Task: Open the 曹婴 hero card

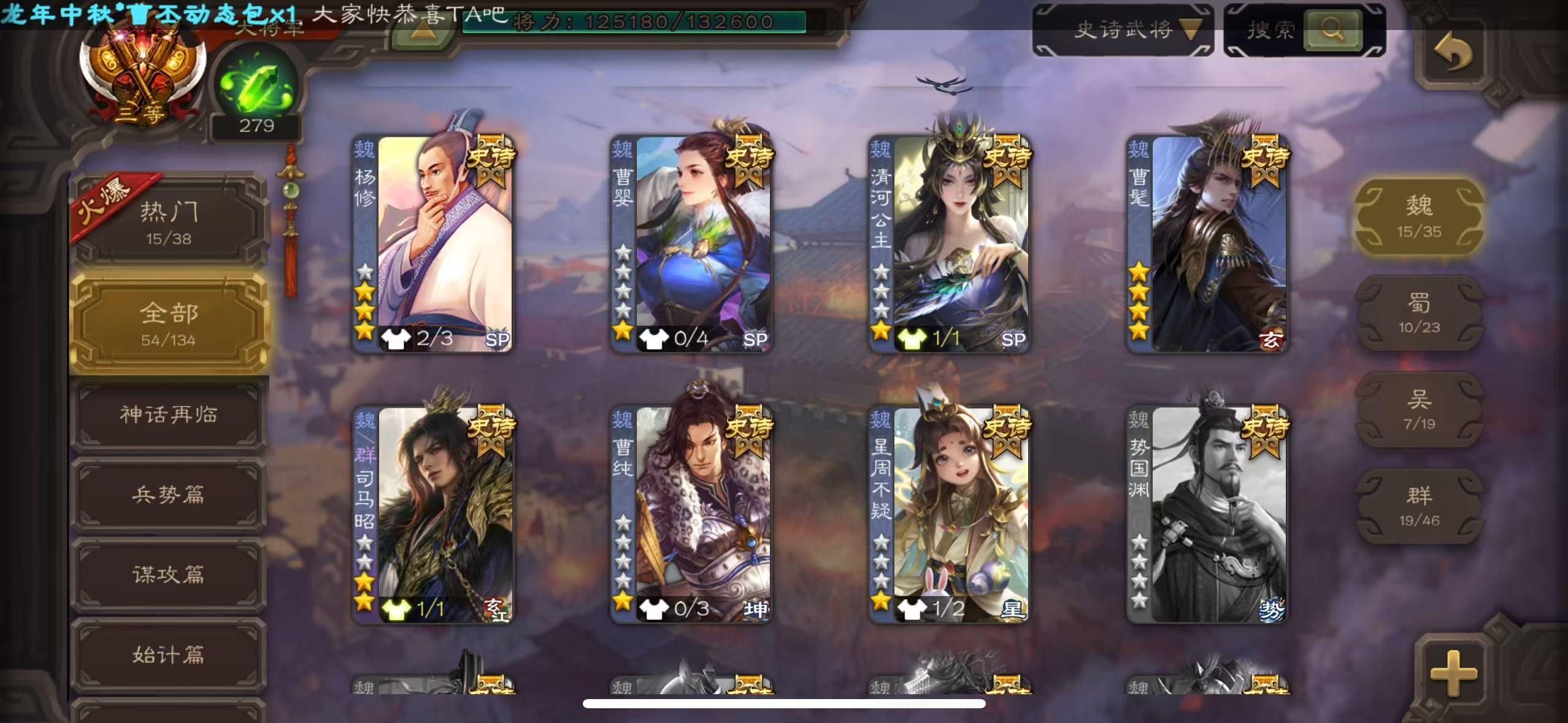Action: tap(691, 243)
